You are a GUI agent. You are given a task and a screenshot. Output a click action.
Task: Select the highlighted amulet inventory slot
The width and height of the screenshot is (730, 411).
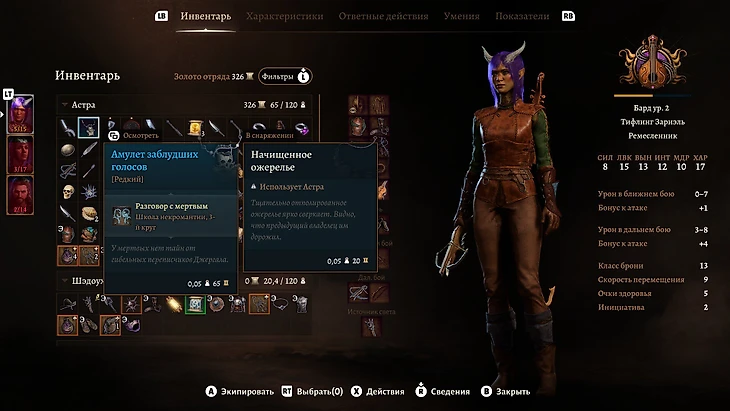click(88, 127)
